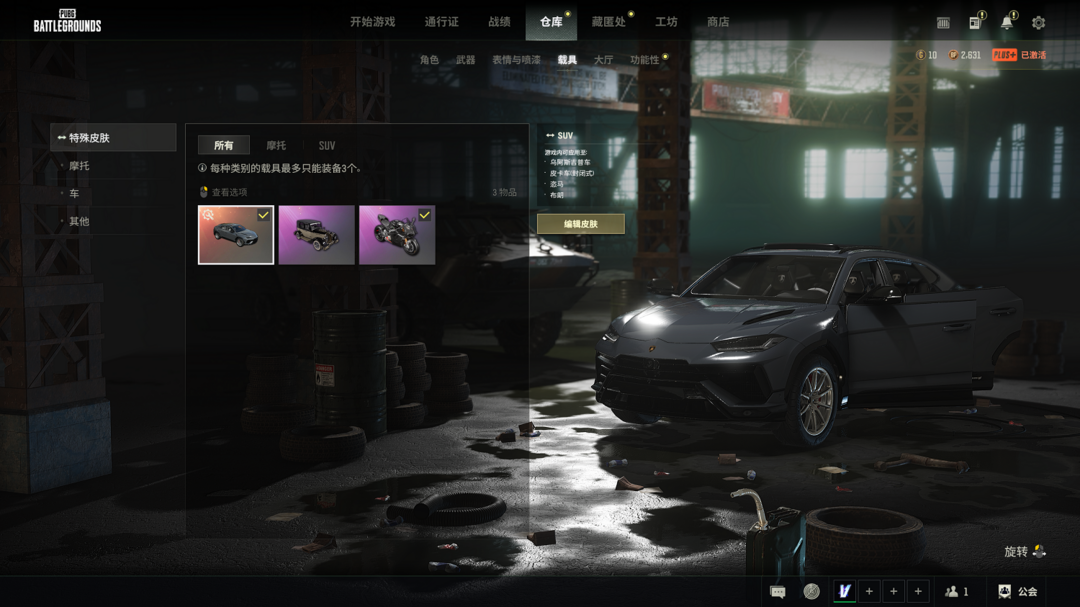
Task: Switch to the 工坊 workshop
Action: tap(666, 22)
